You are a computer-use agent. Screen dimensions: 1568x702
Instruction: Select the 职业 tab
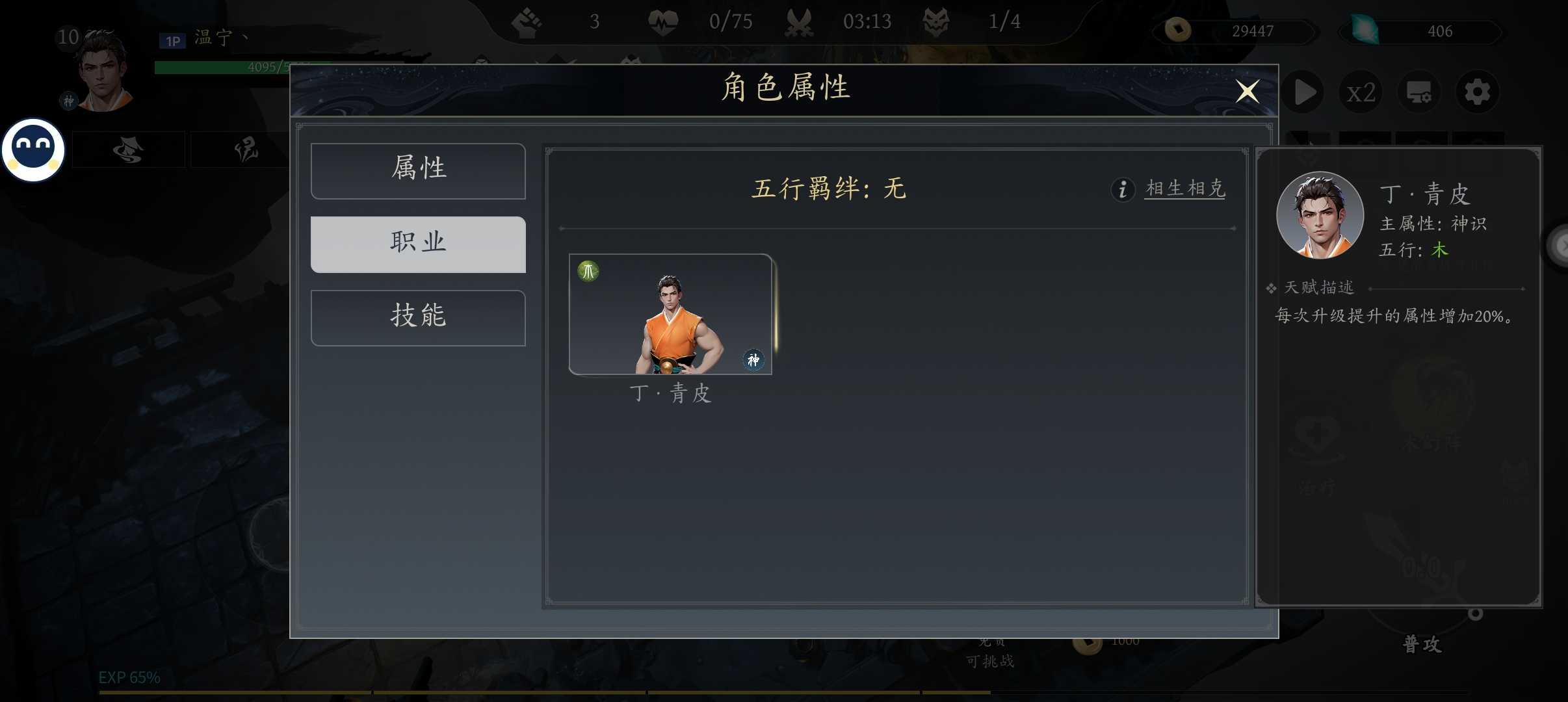[x=418, y=244]
